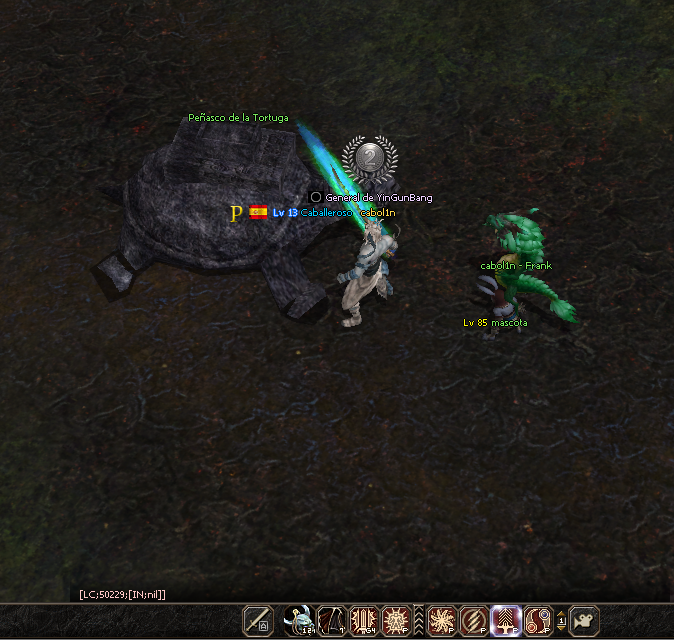Select the highlighted purple sword skill

[506, 620]
